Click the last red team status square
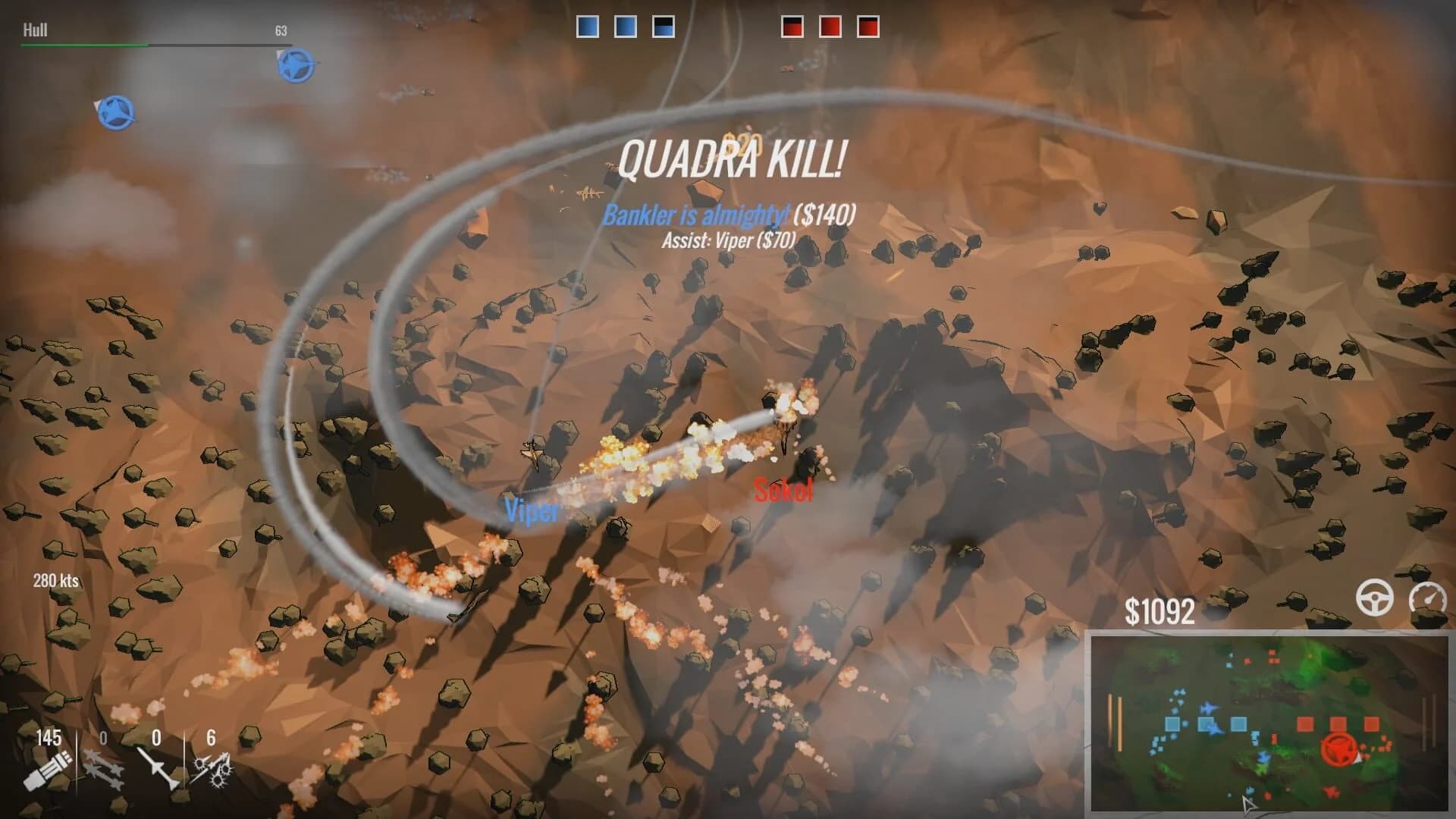This screenshot has width=1456, height=819. tap(867, 25)
